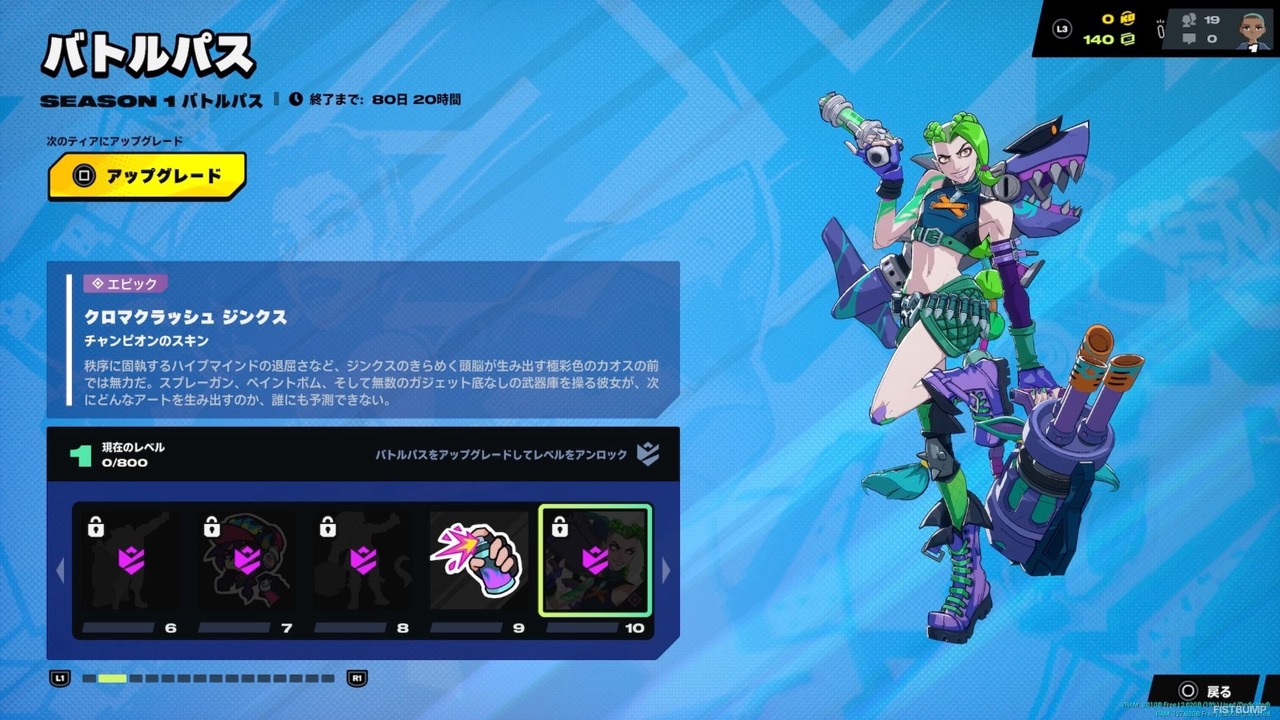Click the green ticket currency icon beside 140
Image resolution: width=1280 pixels, height=720 pixels.
1130,39
